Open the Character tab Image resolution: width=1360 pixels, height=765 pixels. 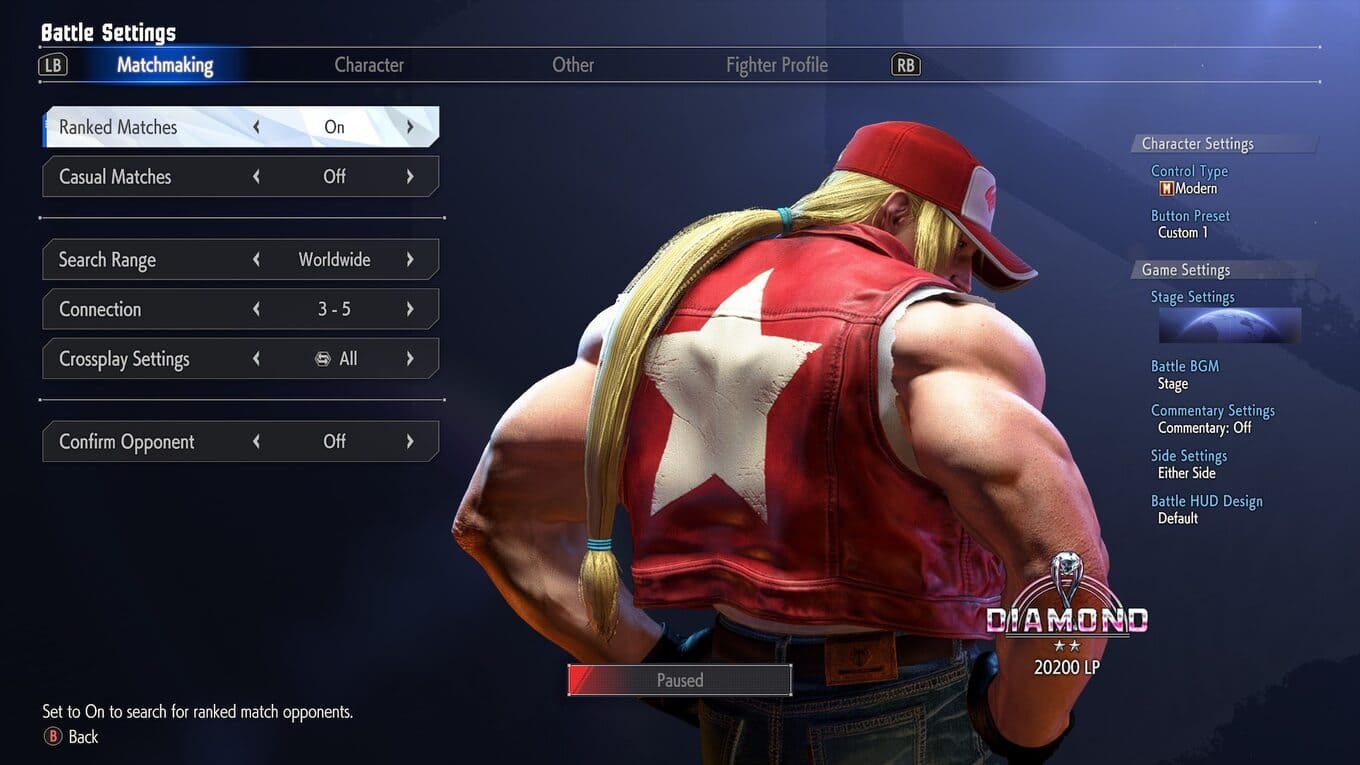369,65
